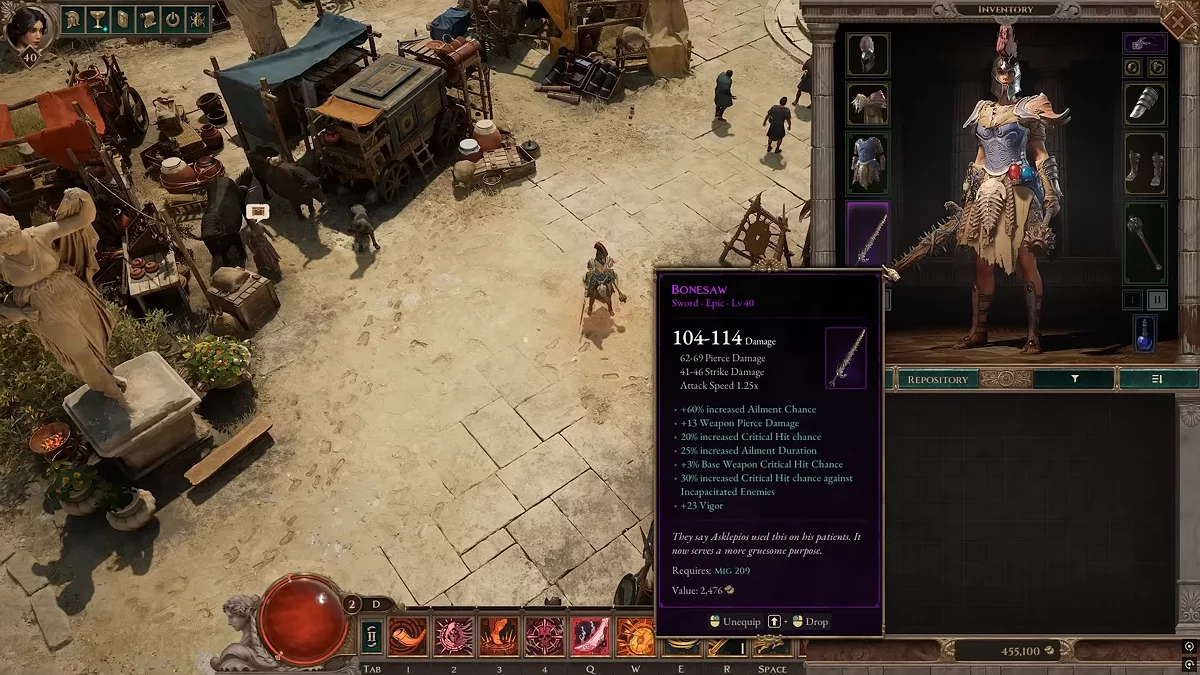Click the inventory sort list button
Viewport: 1200px width, 675px height.
click(x=1157, y=379)
